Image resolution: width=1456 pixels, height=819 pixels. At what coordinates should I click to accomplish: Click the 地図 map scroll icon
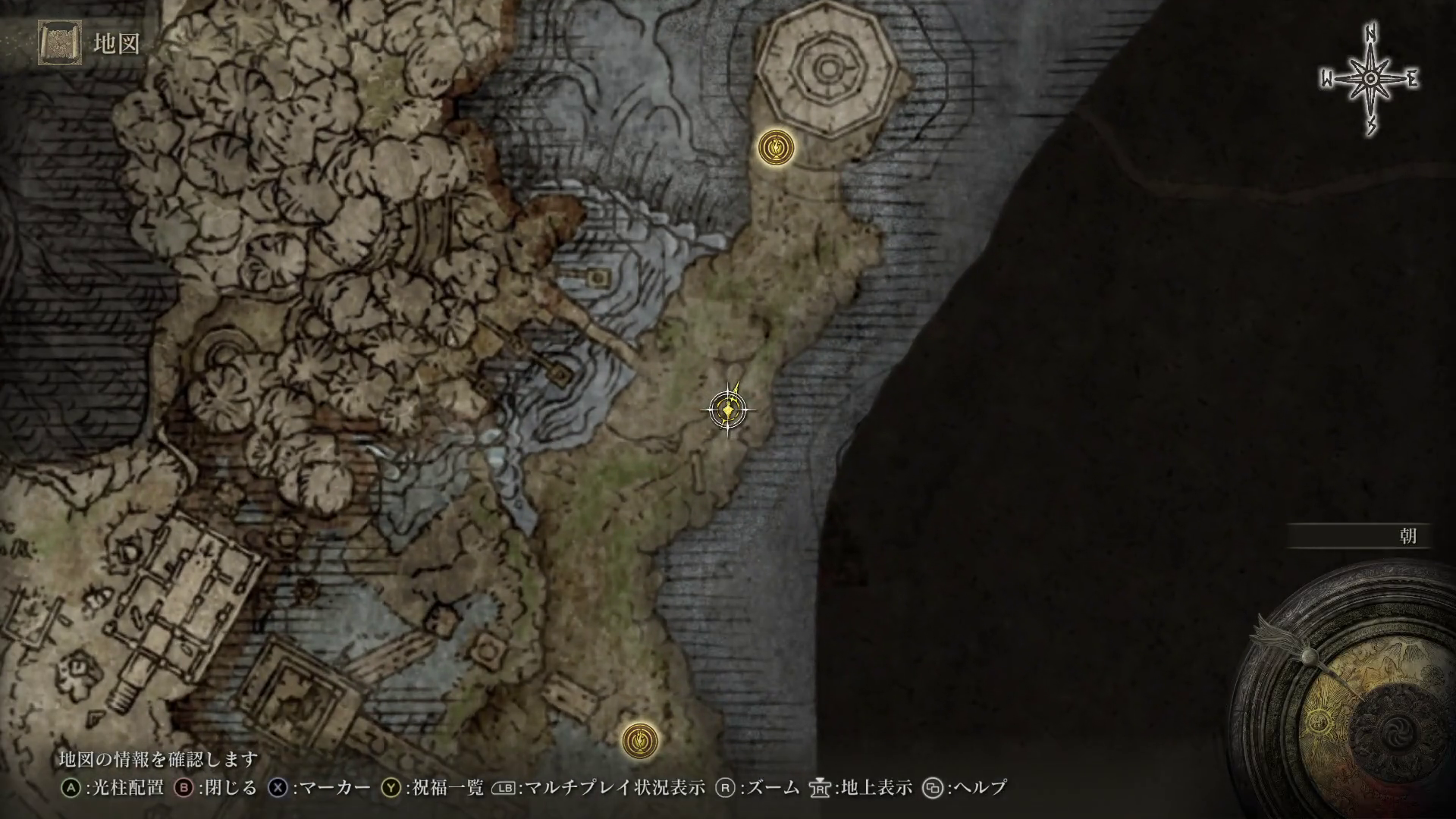(x=60, y=44)
